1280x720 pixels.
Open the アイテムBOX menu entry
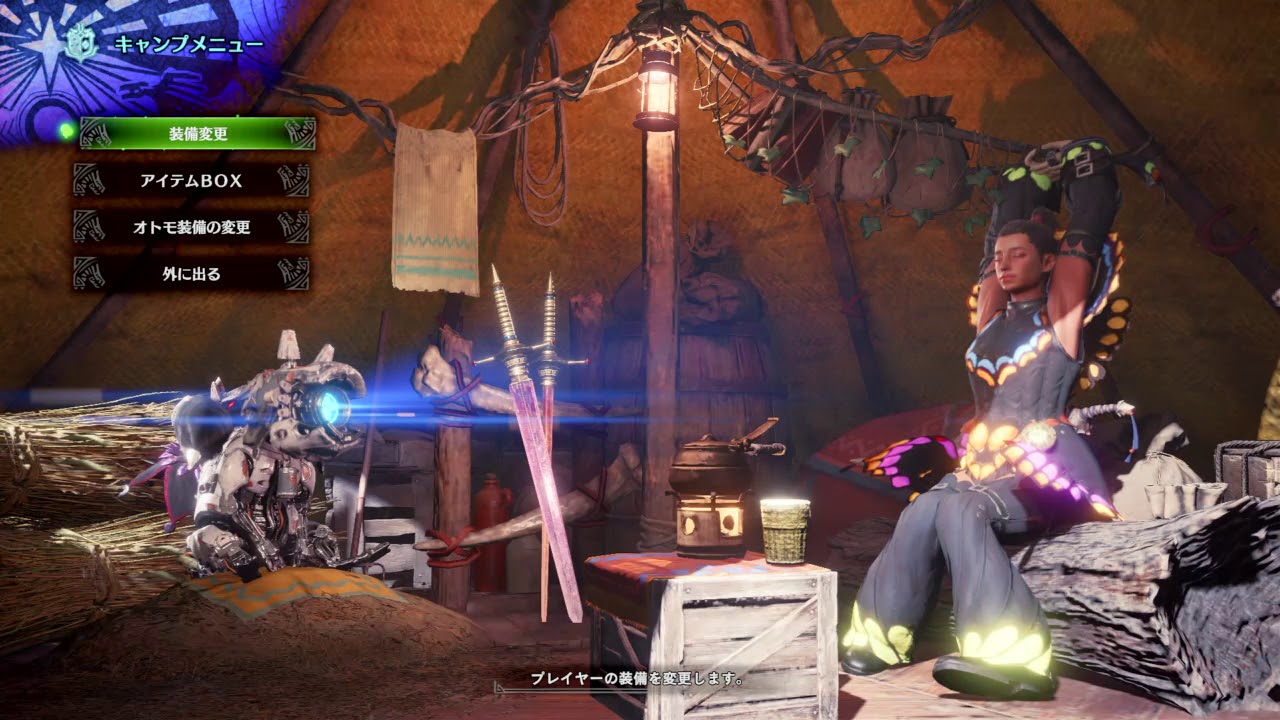191,181
